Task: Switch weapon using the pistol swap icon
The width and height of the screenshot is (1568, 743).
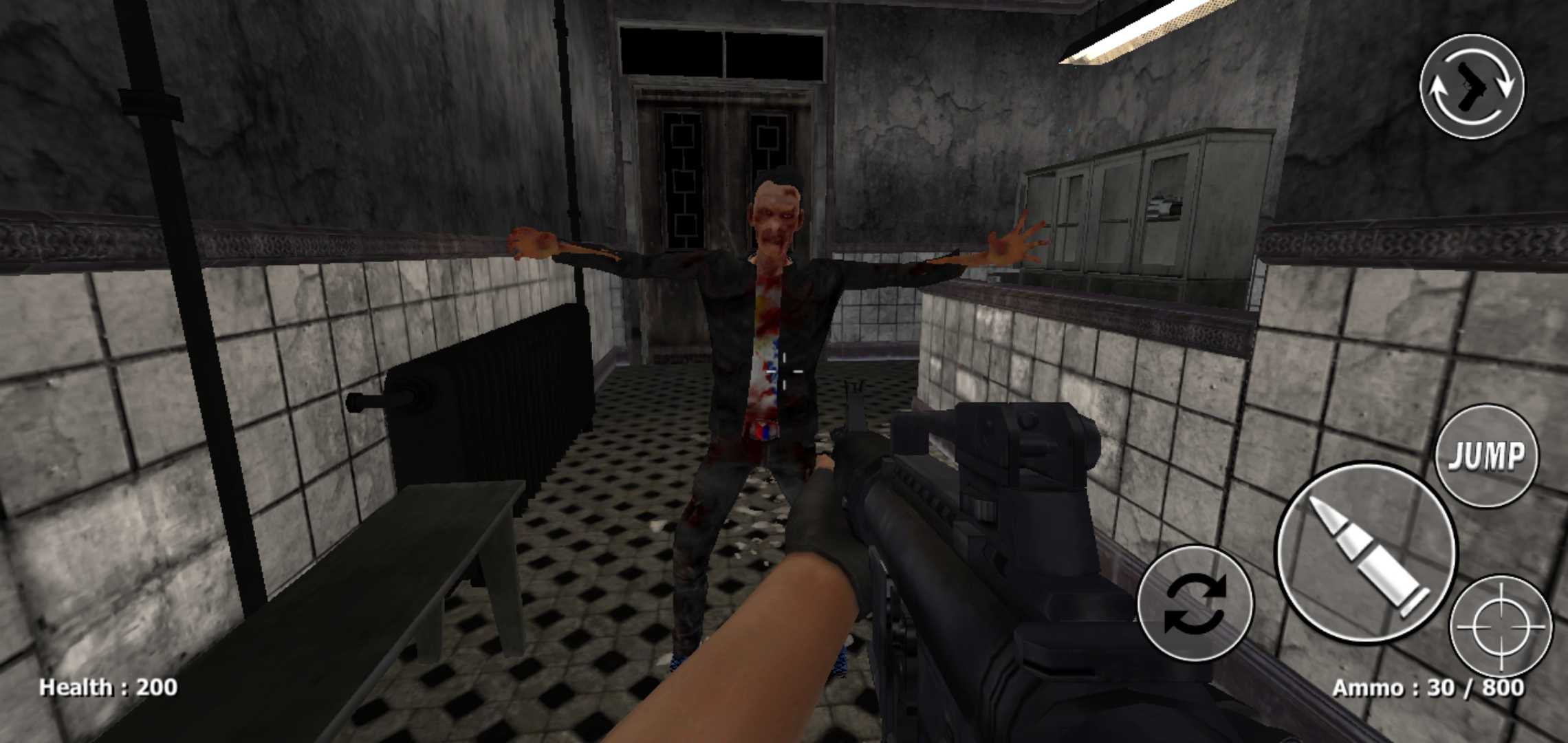Action: 1472,87
